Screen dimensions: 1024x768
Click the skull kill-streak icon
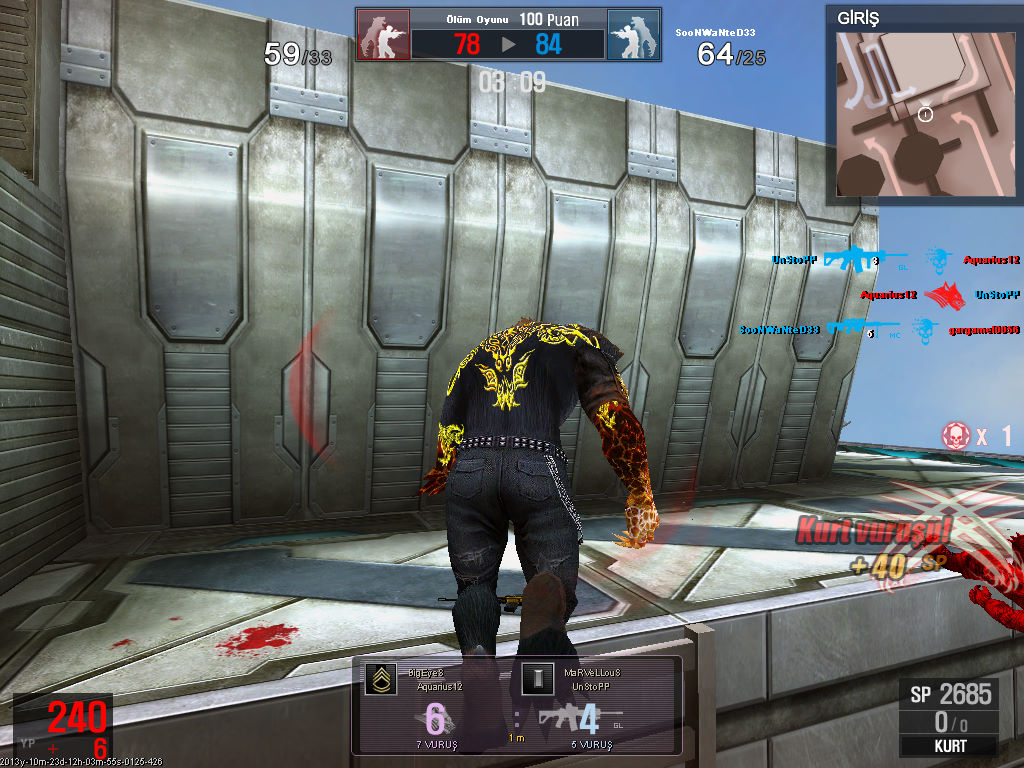[x=956, y=435]
